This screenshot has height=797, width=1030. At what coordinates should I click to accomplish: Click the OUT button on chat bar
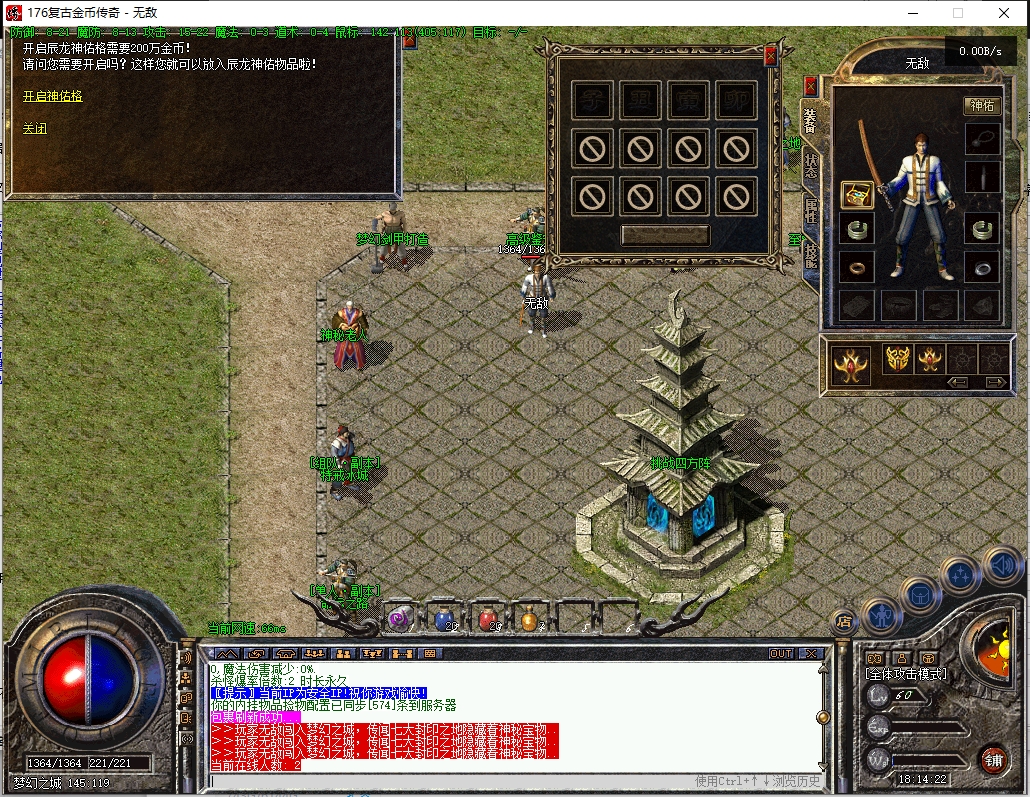tap(781, 654)
